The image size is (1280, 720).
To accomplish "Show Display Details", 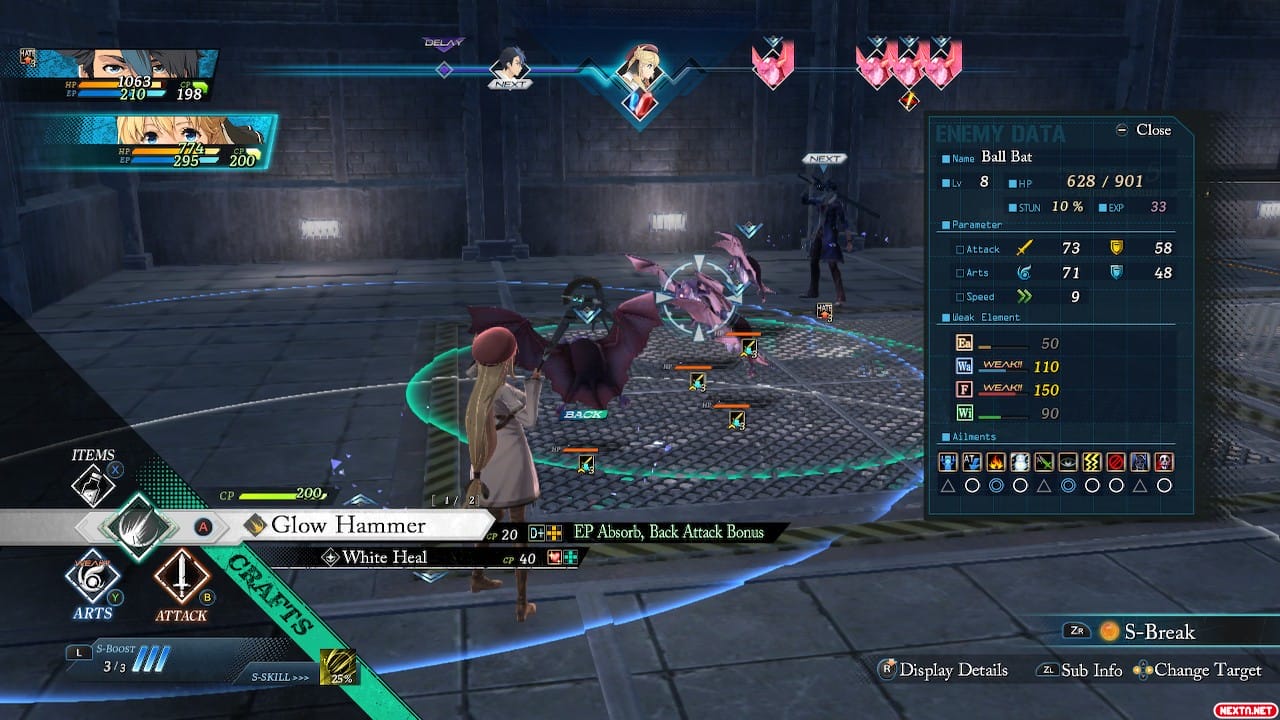I will pos(943,670).
